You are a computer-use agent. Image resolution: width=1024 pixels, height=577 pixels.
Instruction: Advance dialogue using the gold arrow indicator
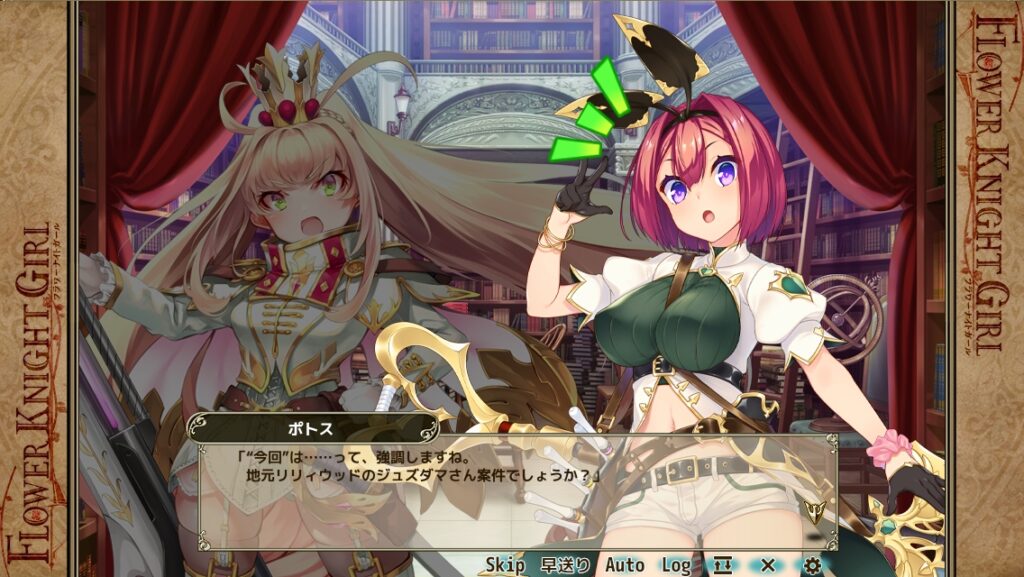coord(813,510)
